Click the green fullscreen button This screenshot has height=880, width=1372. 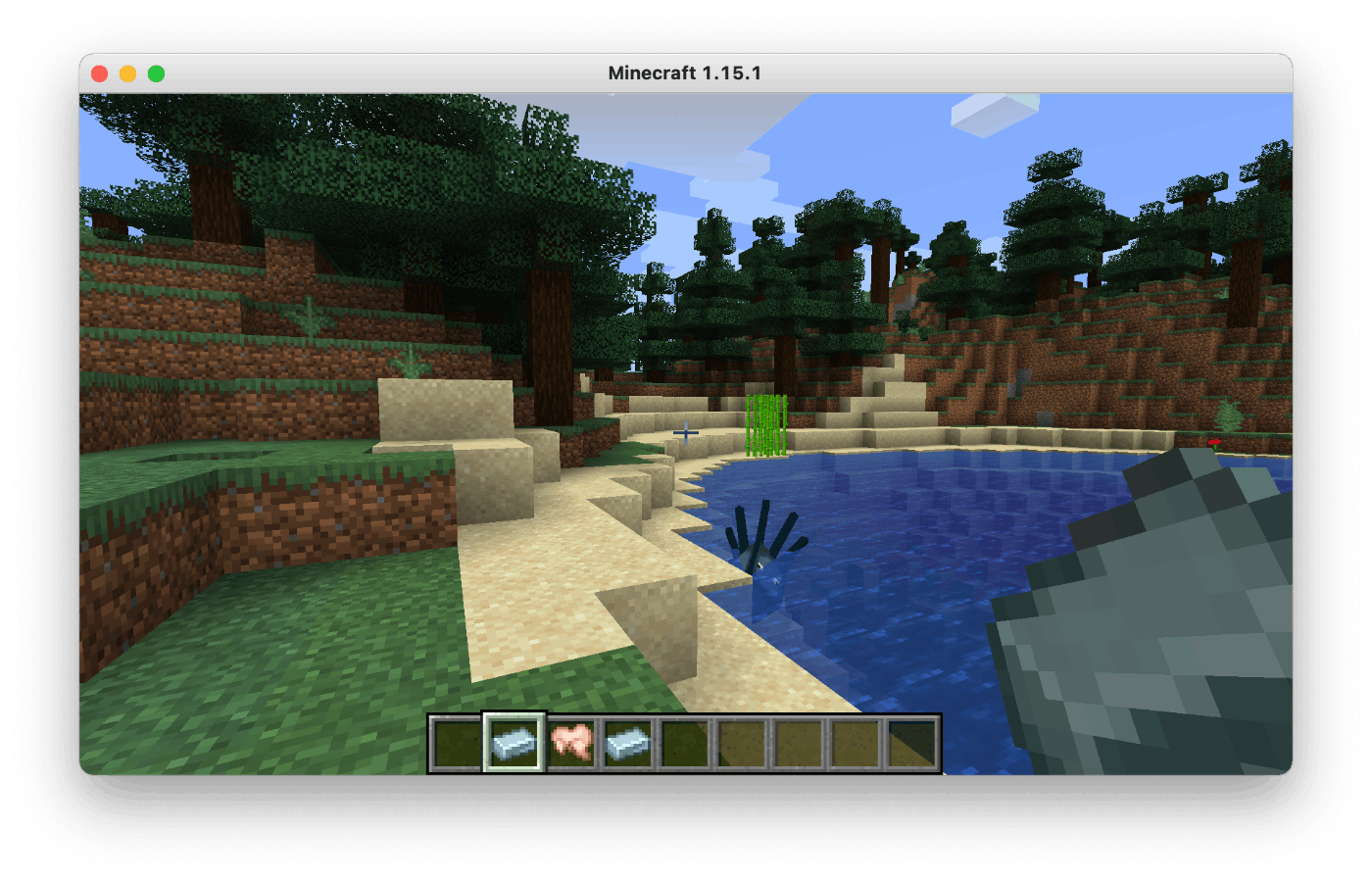point(156,72)
